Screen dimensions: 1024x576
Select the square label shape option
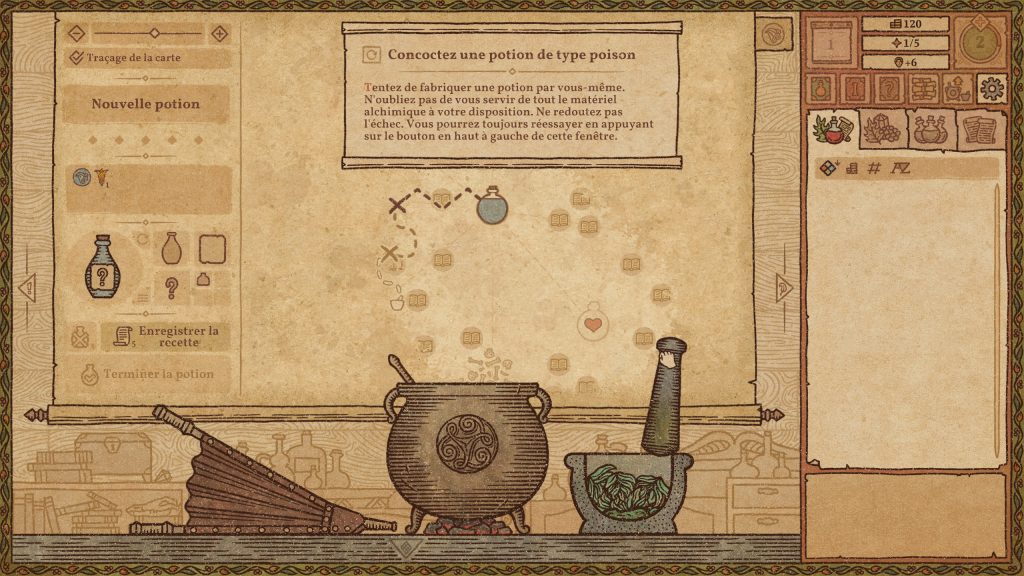click(211, 248)
